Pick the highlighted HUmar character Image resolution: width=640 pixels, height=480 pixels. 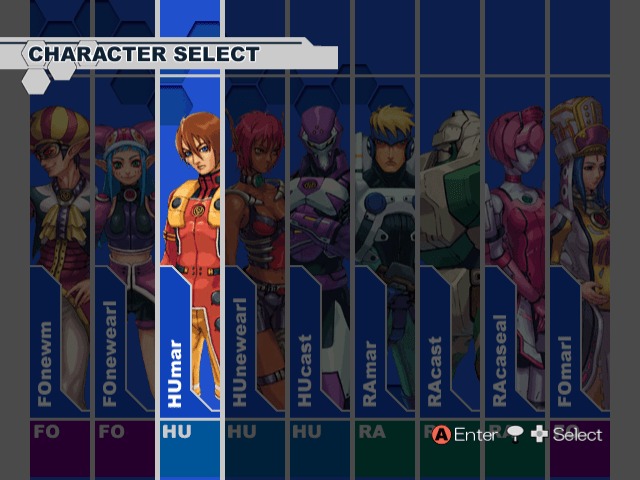[190, 250]
